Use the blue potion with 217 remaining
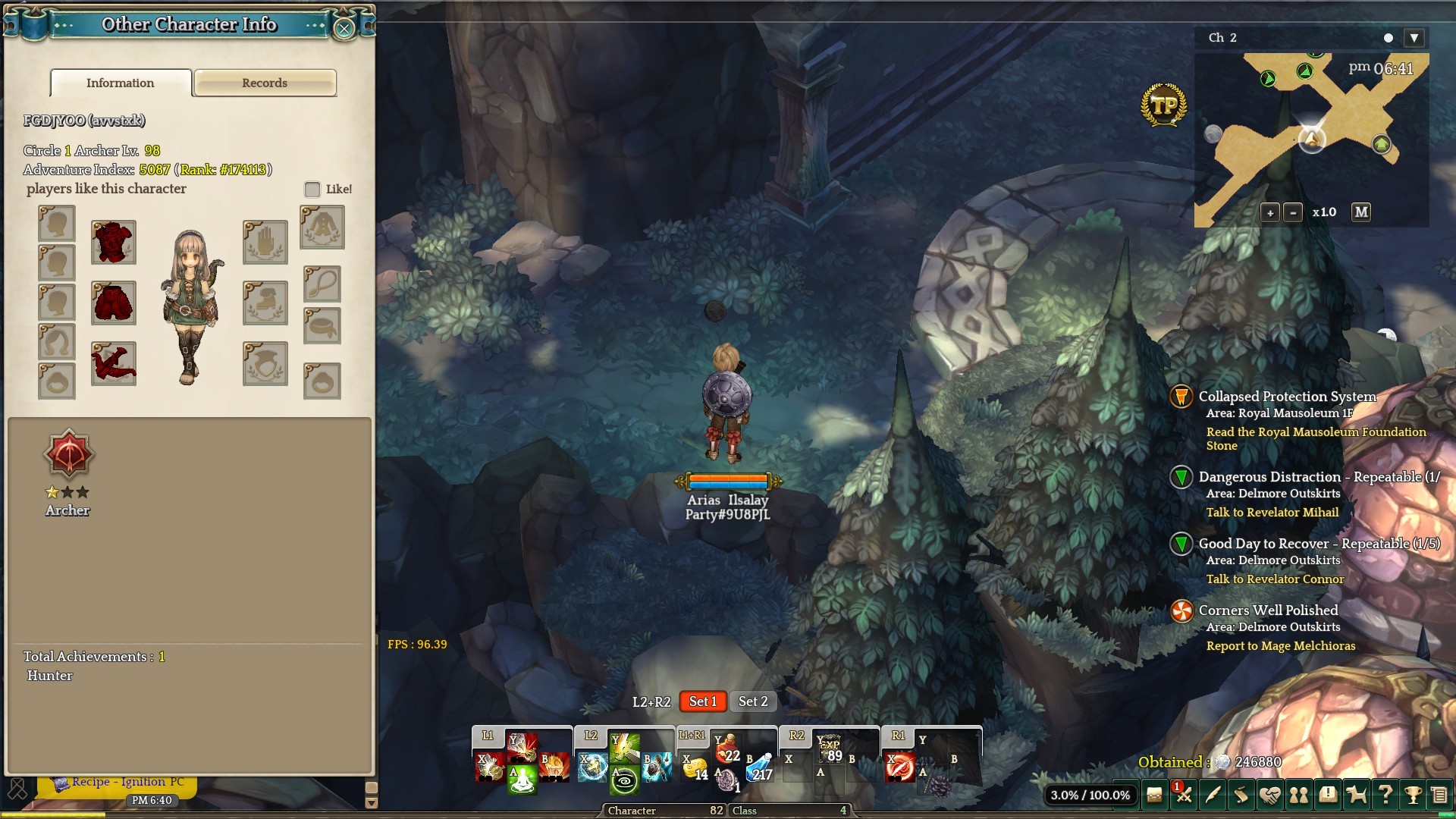The width and height of the screenshot is (1456, 819). pos(760,769)
